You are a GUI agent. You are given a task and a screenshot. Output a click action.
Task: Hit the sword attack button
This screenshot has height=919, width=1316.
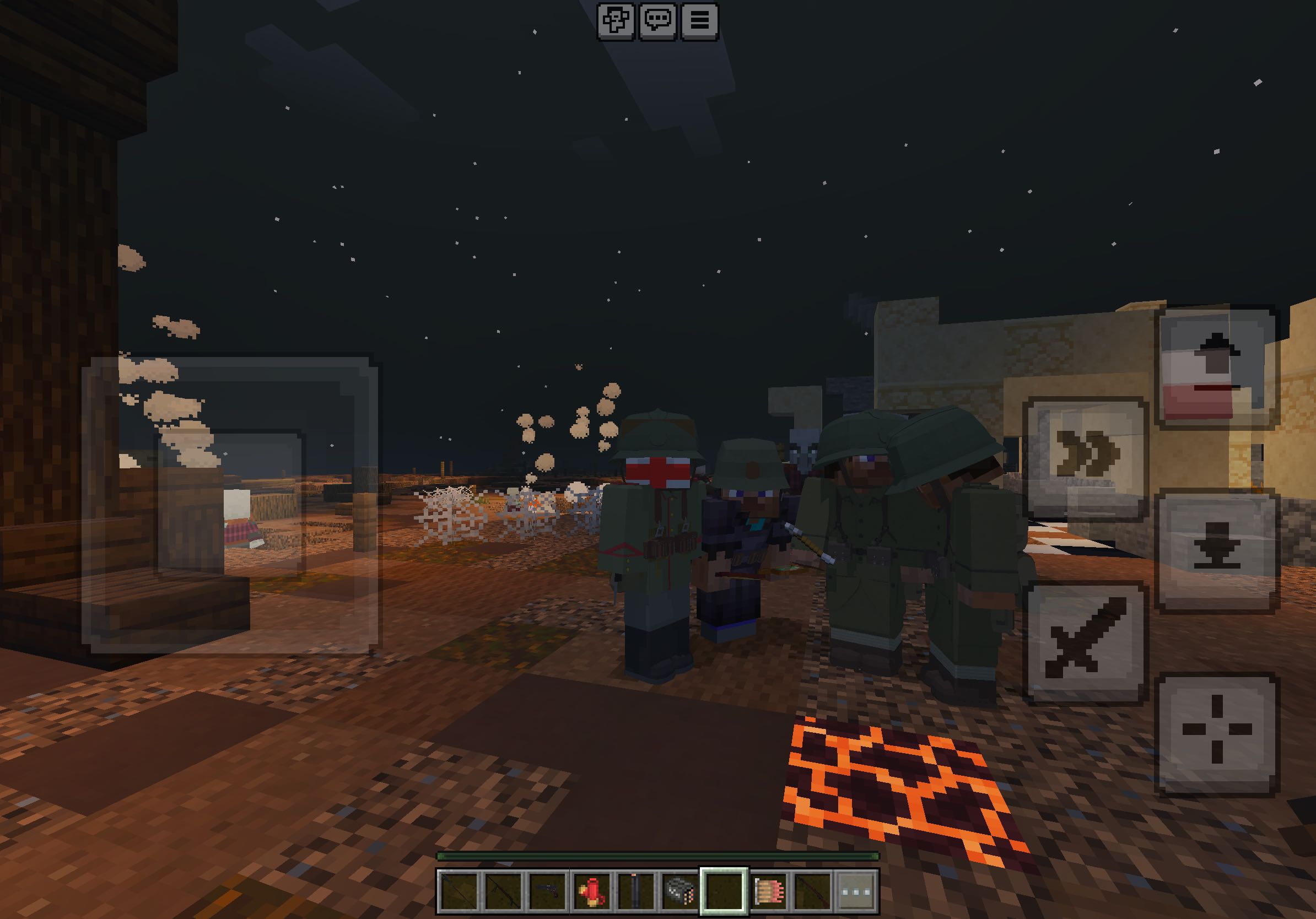1085,642
